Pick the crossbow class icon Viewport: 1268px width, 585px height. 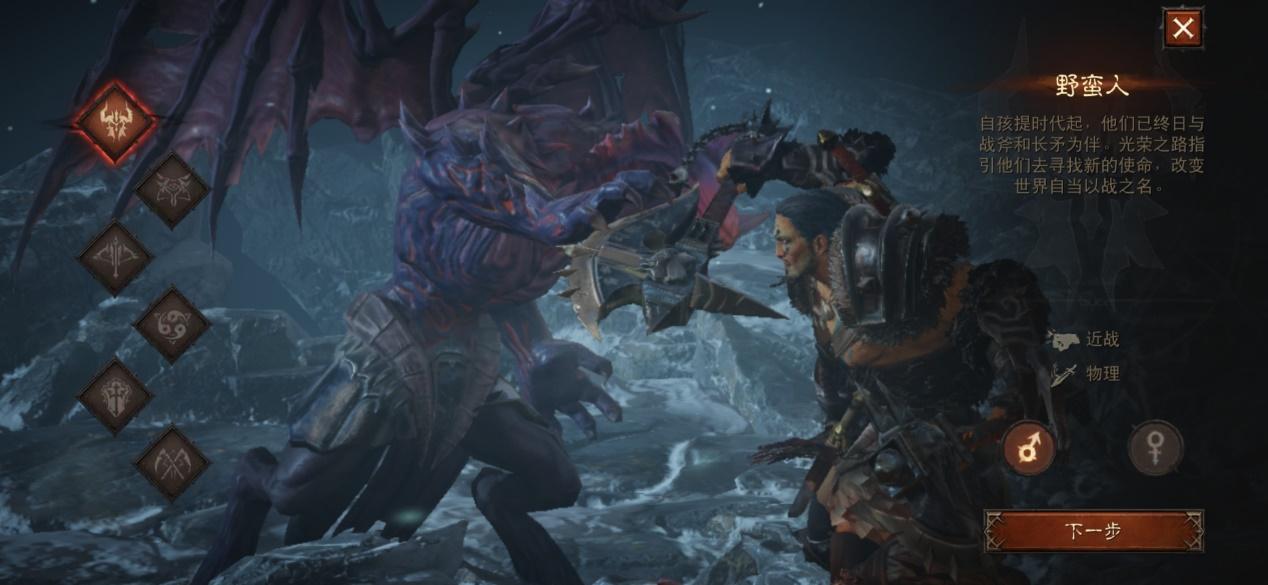tap(115, 257)
